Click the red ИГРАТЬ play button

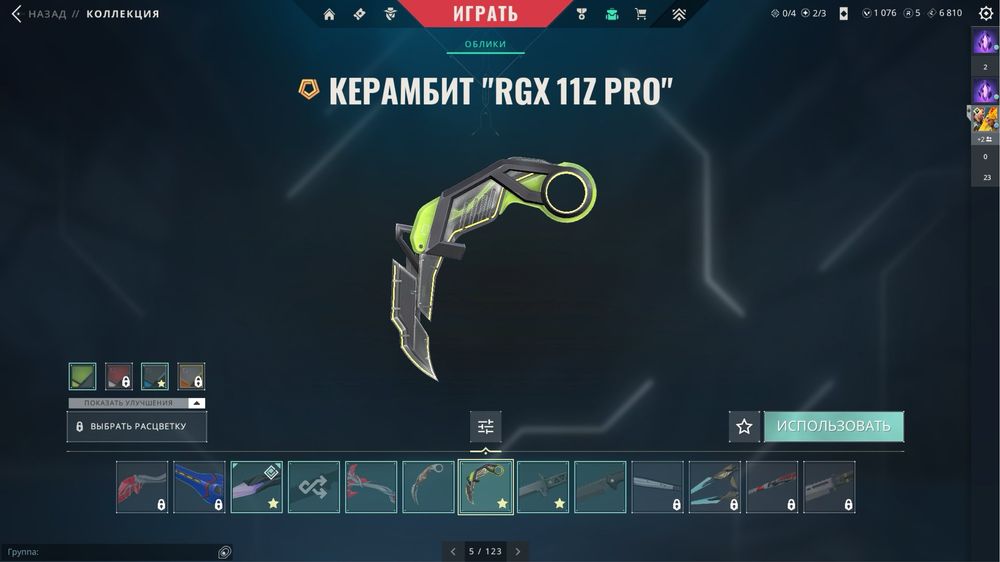pyautogui.click(x=486, y=14)
